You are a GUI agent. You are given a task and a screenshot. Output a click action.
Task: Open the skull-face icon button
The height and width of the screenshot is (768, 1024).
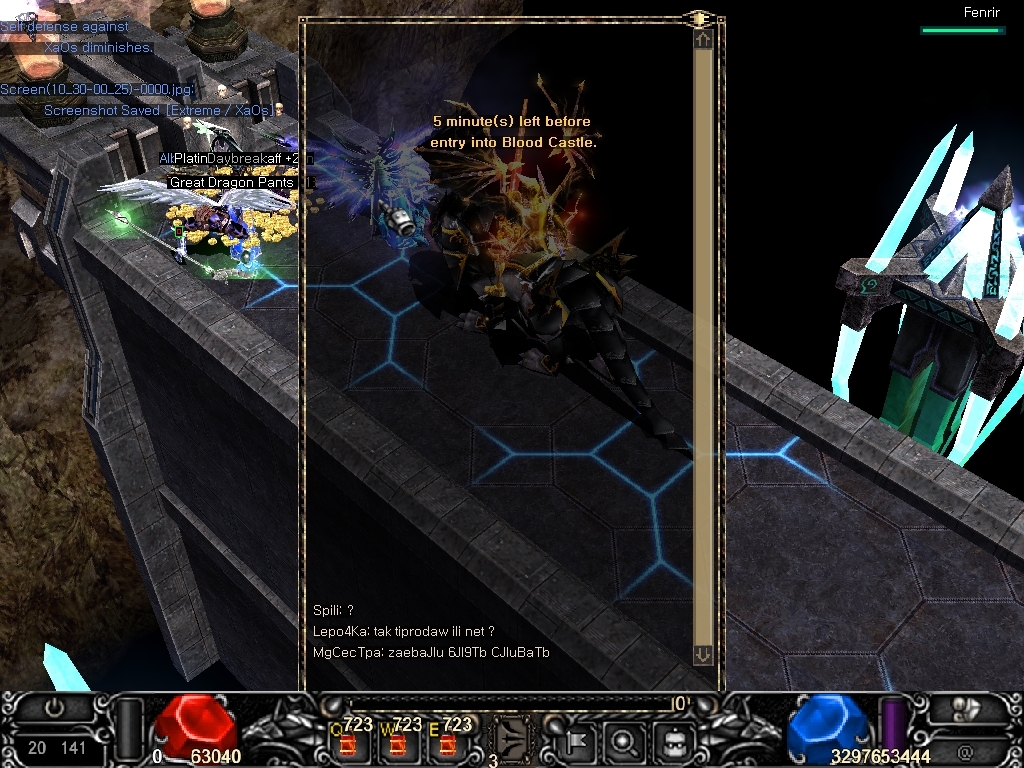tap(675, 742)
